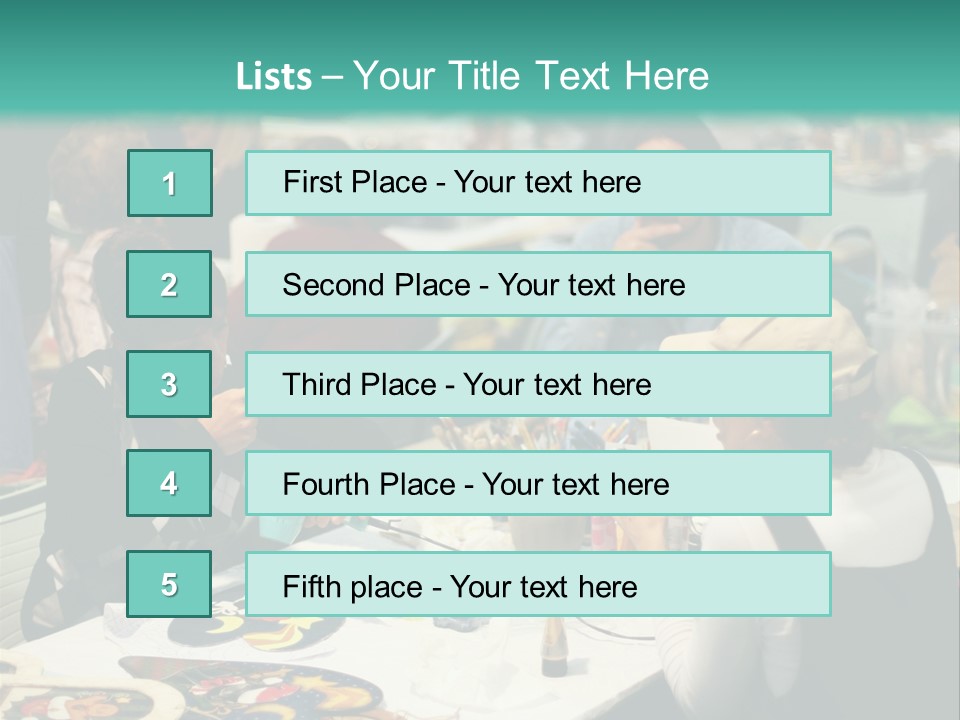The height and width of the screenshot is (720, 960).
Task: Select the number 4 box
Action: click(169, 483)
